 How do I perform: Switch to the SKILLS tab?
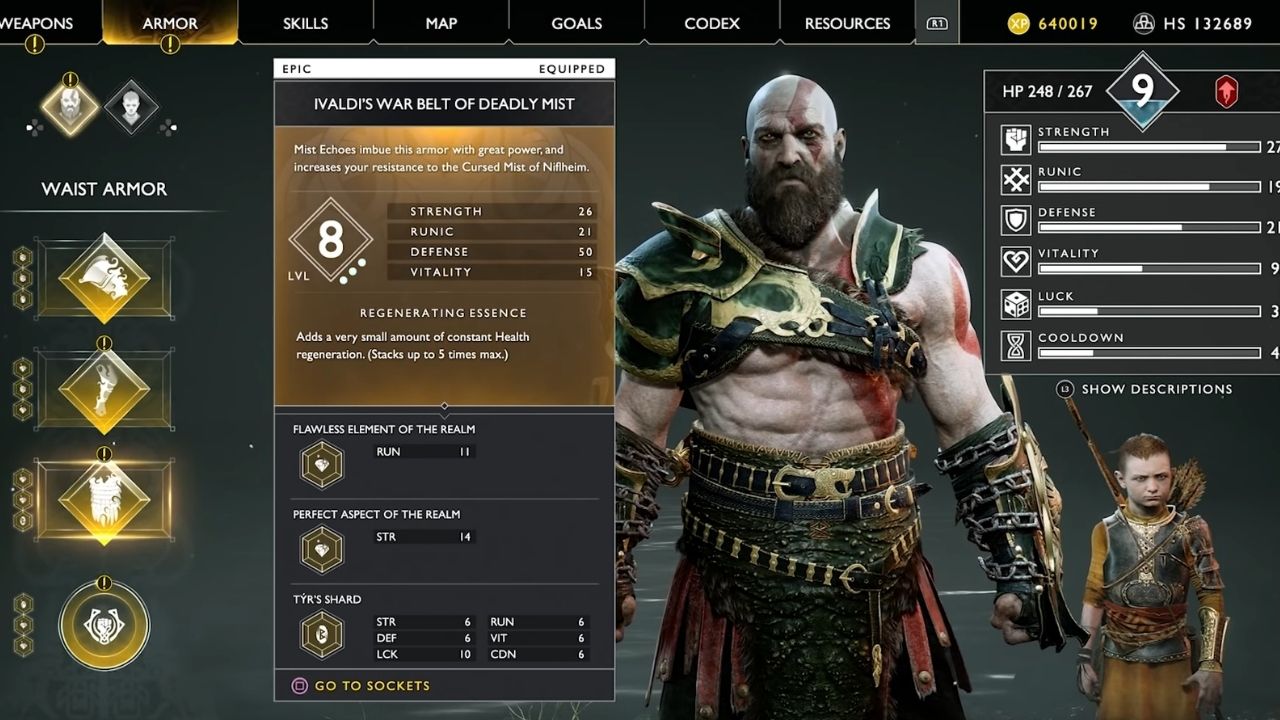[x=303, y=22]
